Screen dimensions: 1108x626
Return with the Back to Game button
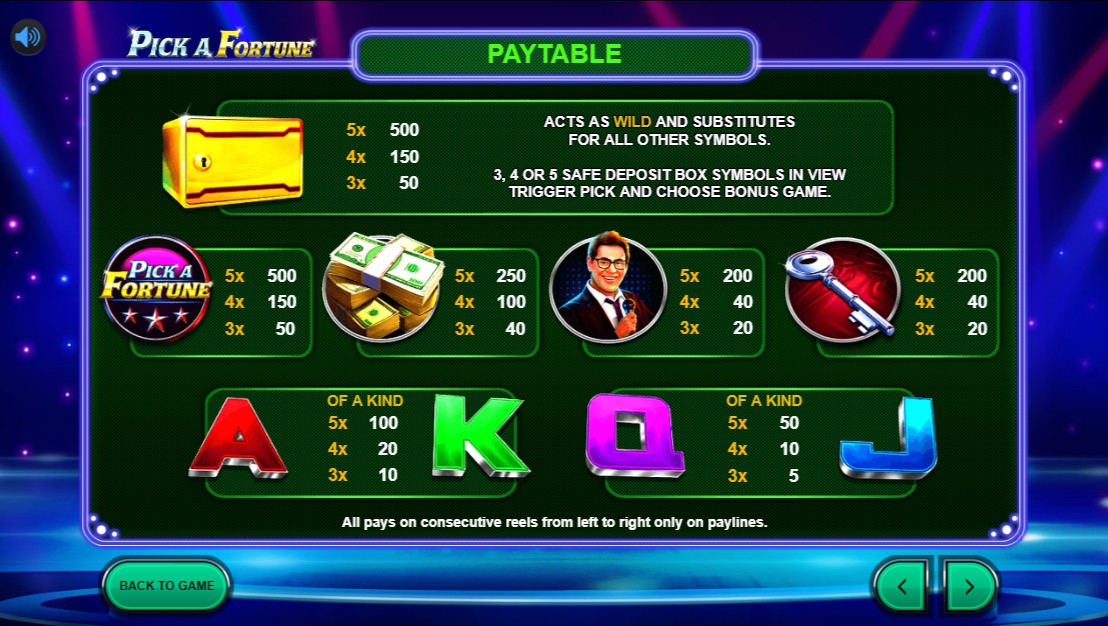coord(167,586)
